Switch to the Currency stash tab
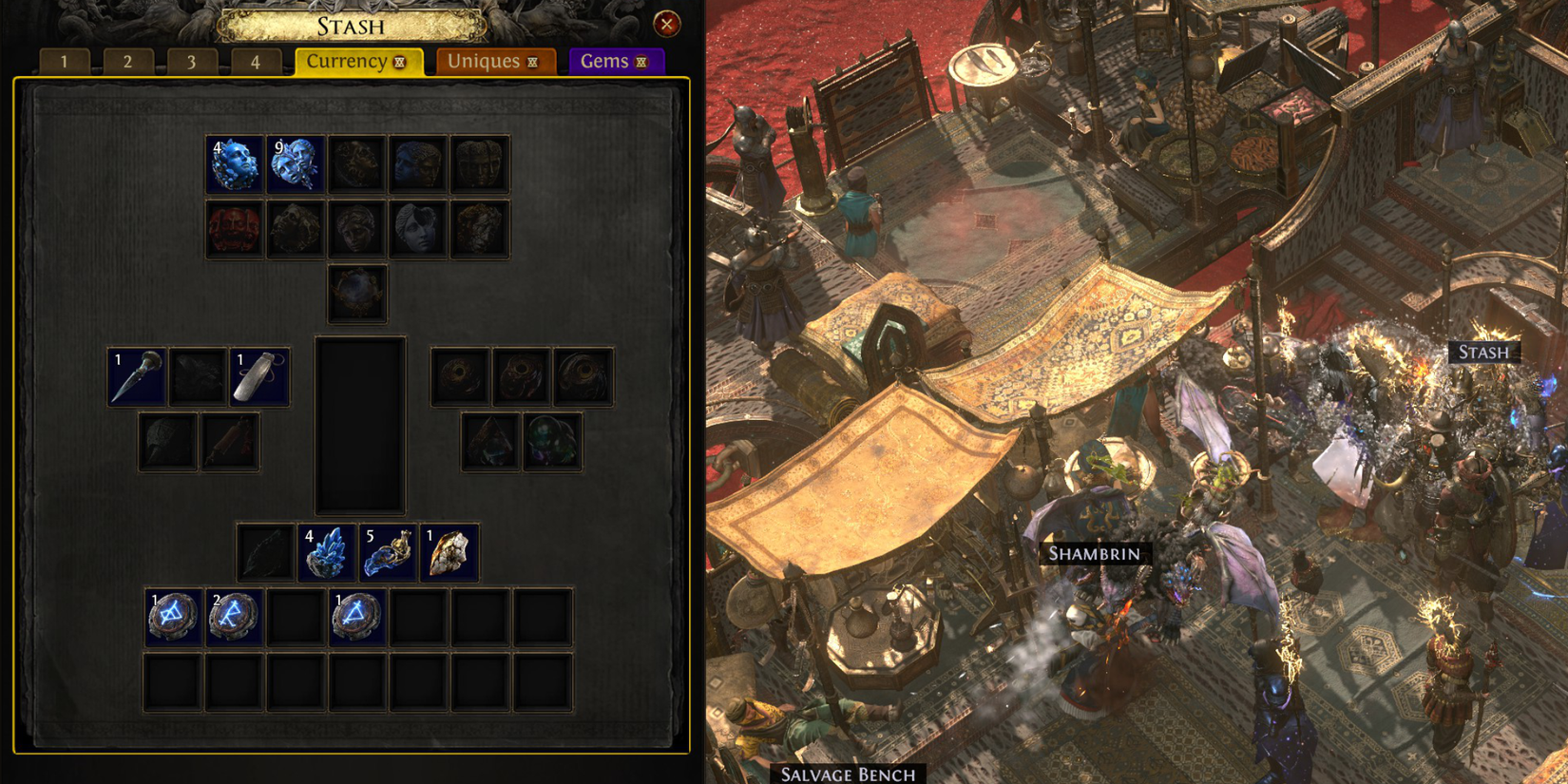The height and width of the screenshot is (784, 1568). click(x=357, y=61)
